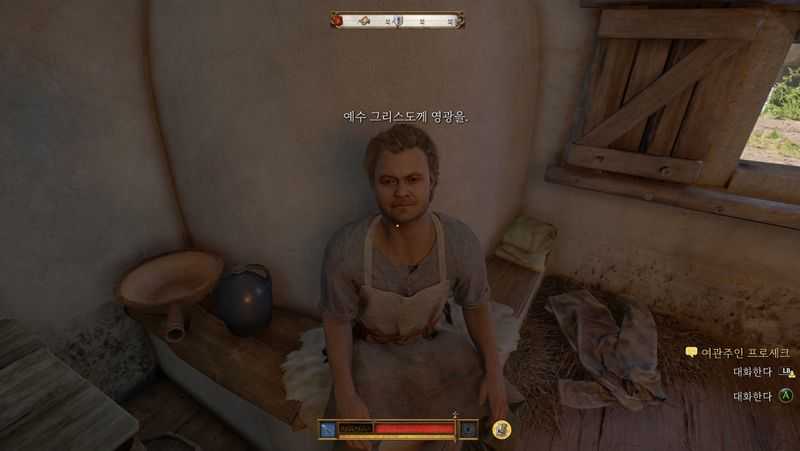The width and height of the screenshot is (800, 451).
Task: Click the blue square icon left of the health bar
Action: [x=328, y=429]
